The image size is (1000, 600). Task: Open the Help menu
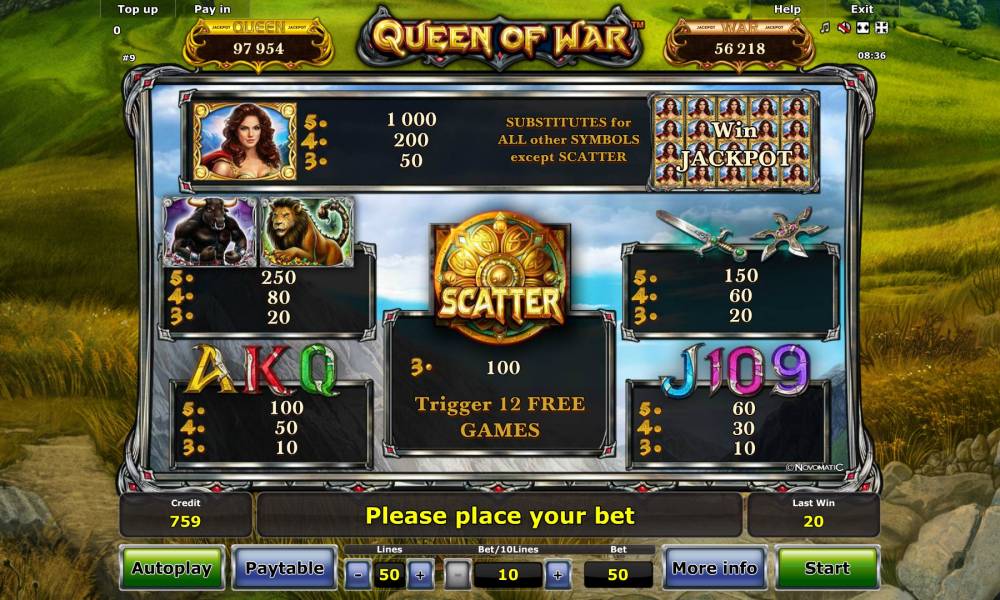pos(788,9)
